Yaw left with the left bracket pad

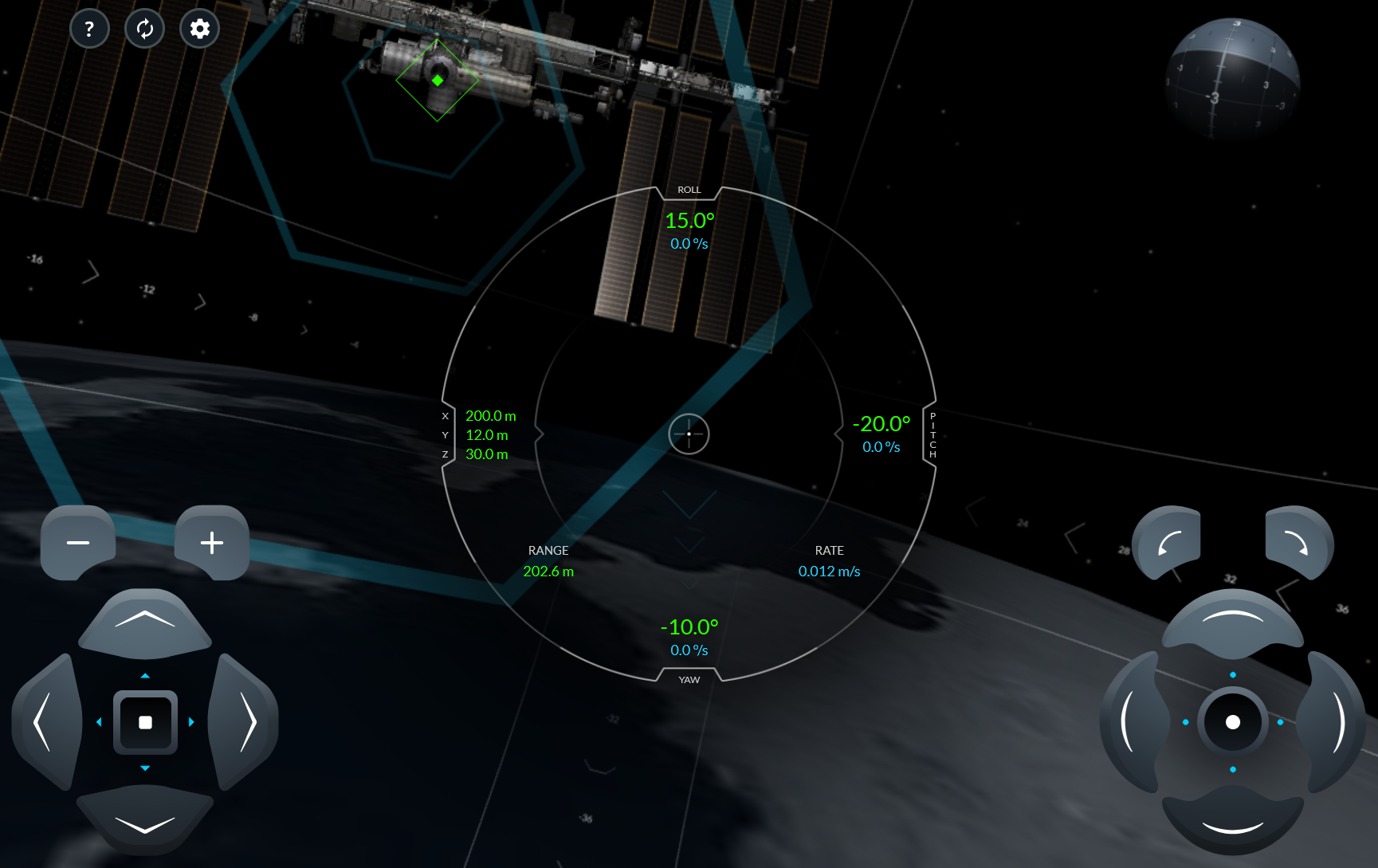point(1131,722)
